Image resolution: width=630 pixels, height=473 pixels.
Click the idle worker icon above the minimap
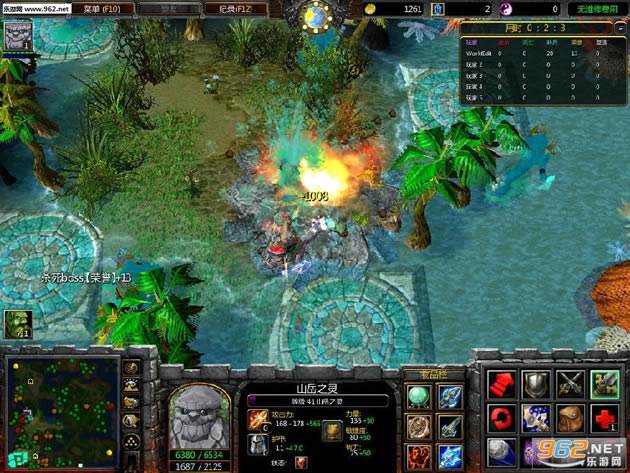tap(18, 323)
